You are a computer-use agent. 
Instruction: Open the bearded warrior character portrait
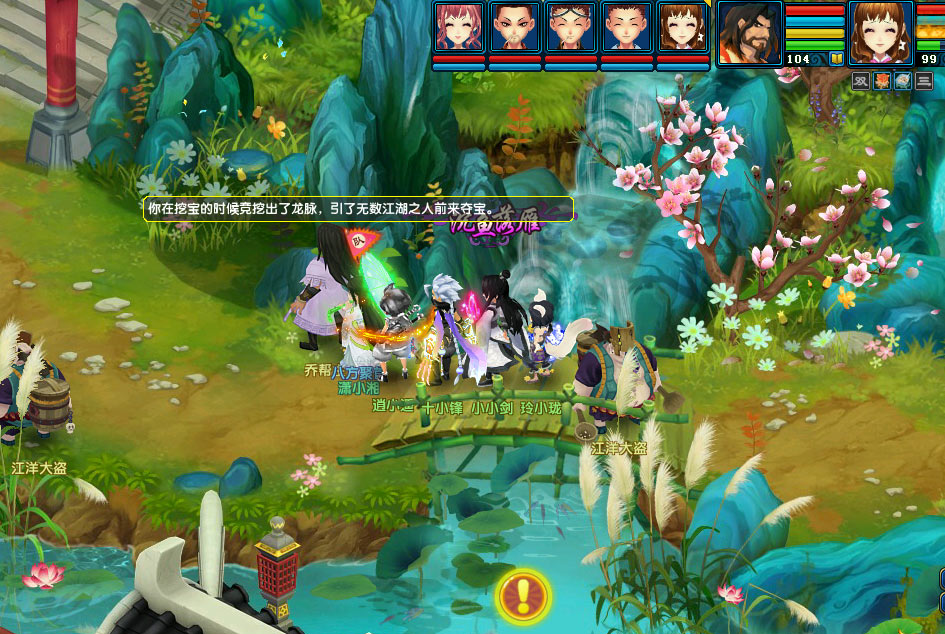(x=750, y=32)
